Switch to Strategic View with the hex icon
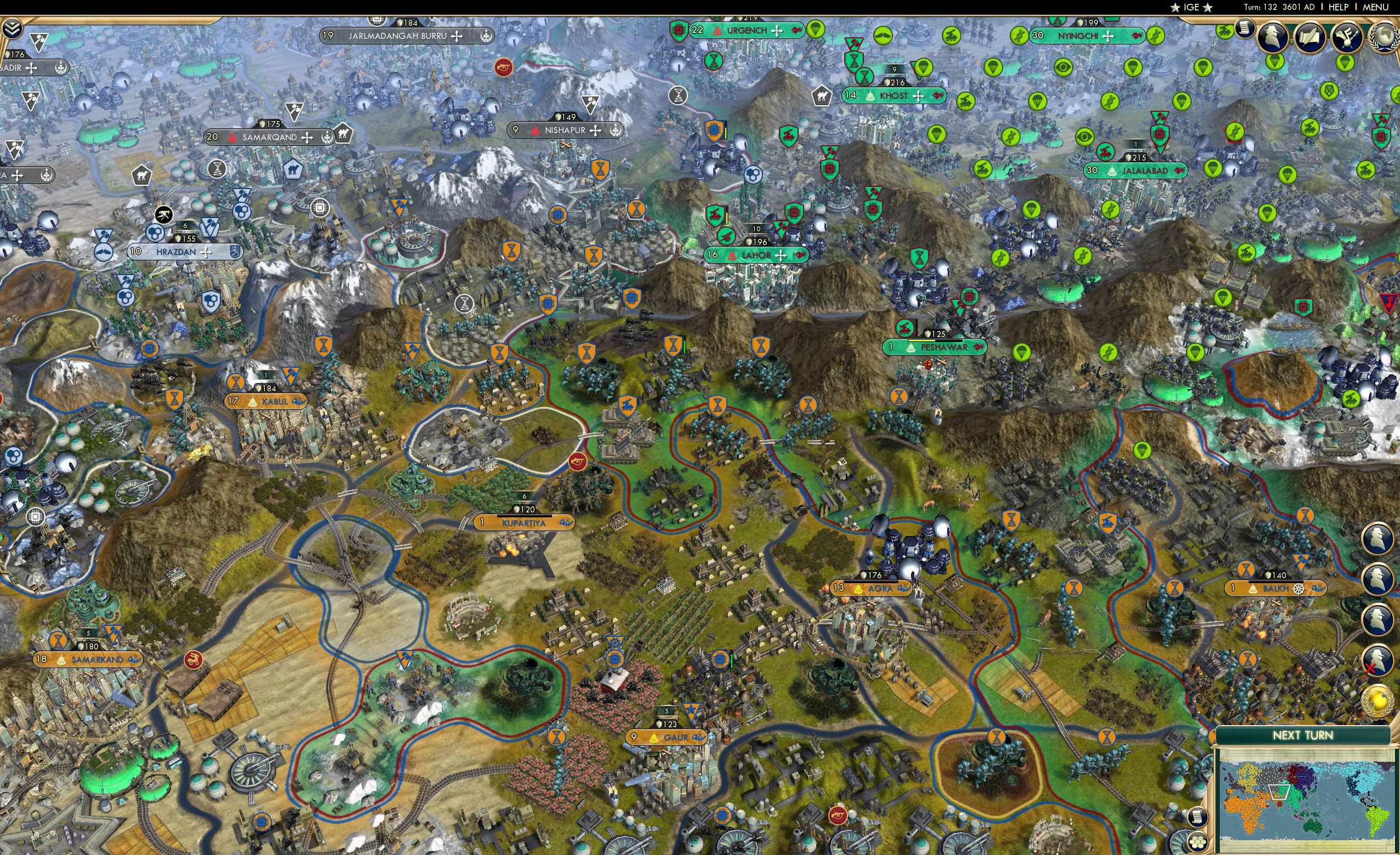This screenshot has height=855, width=1400. (x=1197, y=842)
